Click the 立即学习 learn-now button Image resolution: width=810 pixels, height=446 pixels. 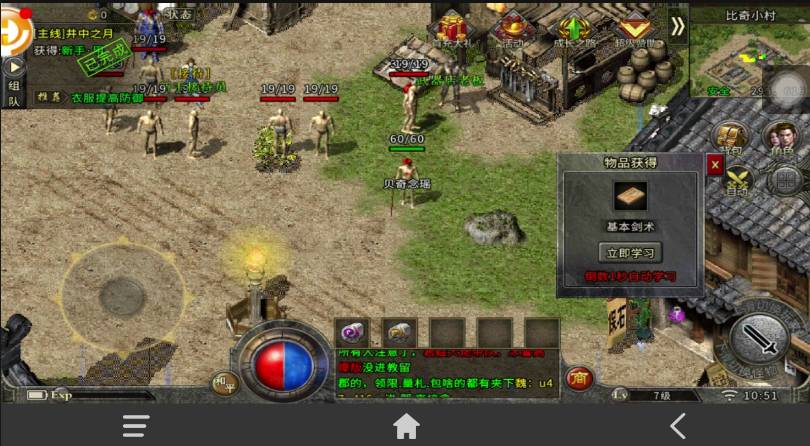630,252
